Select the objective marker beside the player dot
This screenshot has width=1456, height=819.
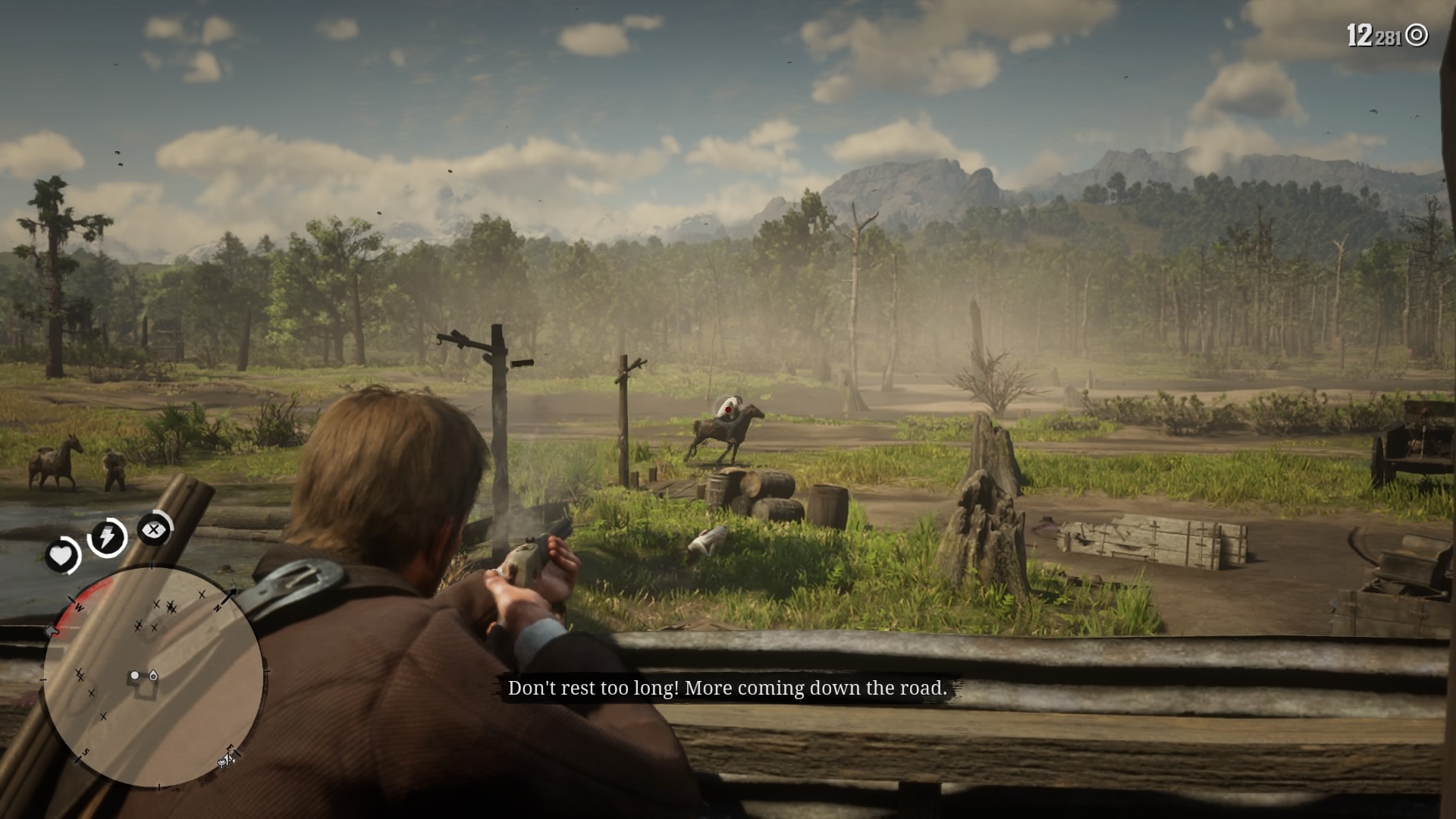[152, 676]
